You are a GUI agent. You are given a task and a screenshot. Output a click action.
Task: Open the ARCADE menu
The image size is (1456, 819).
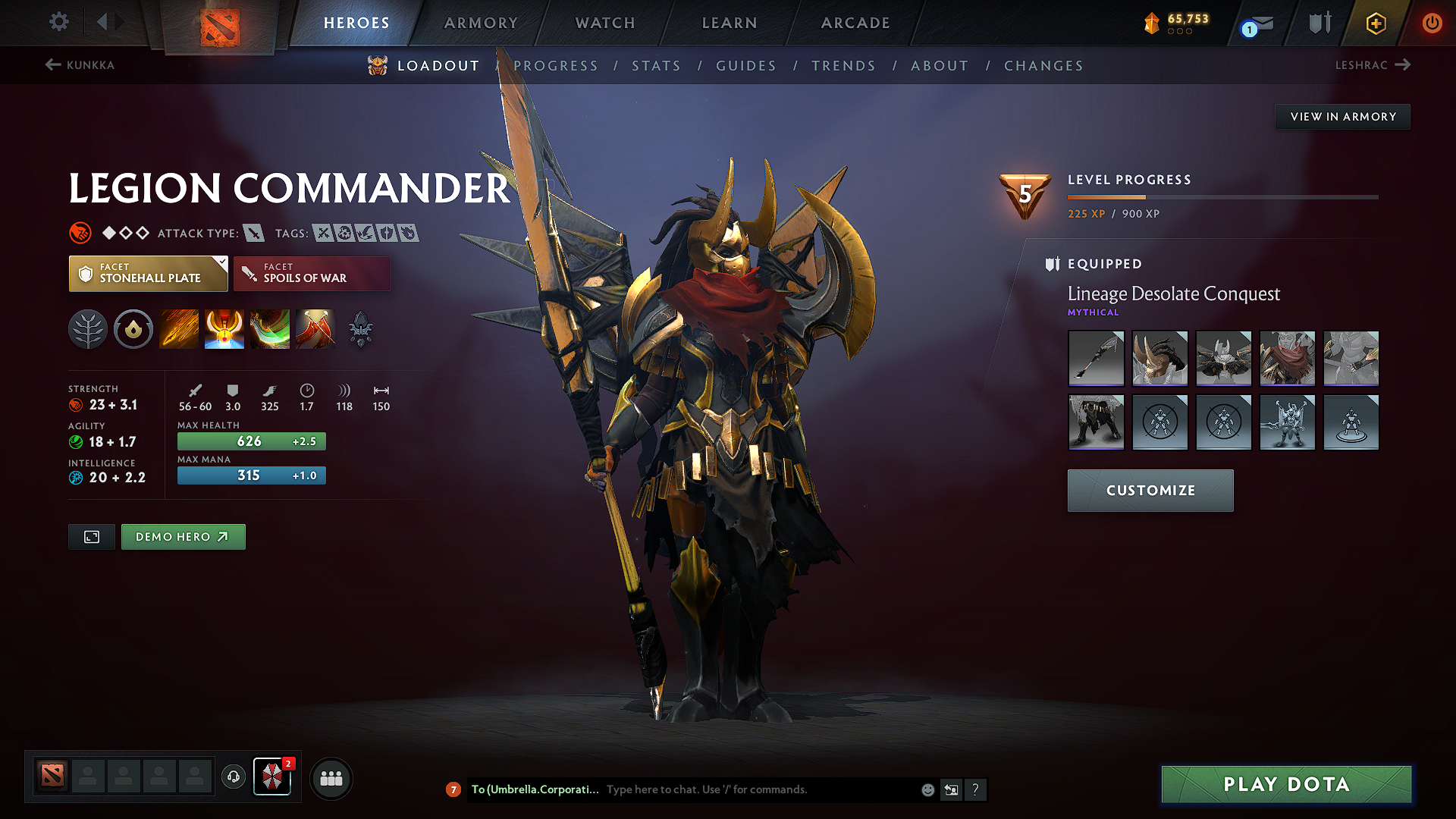[x=855, y=23]
